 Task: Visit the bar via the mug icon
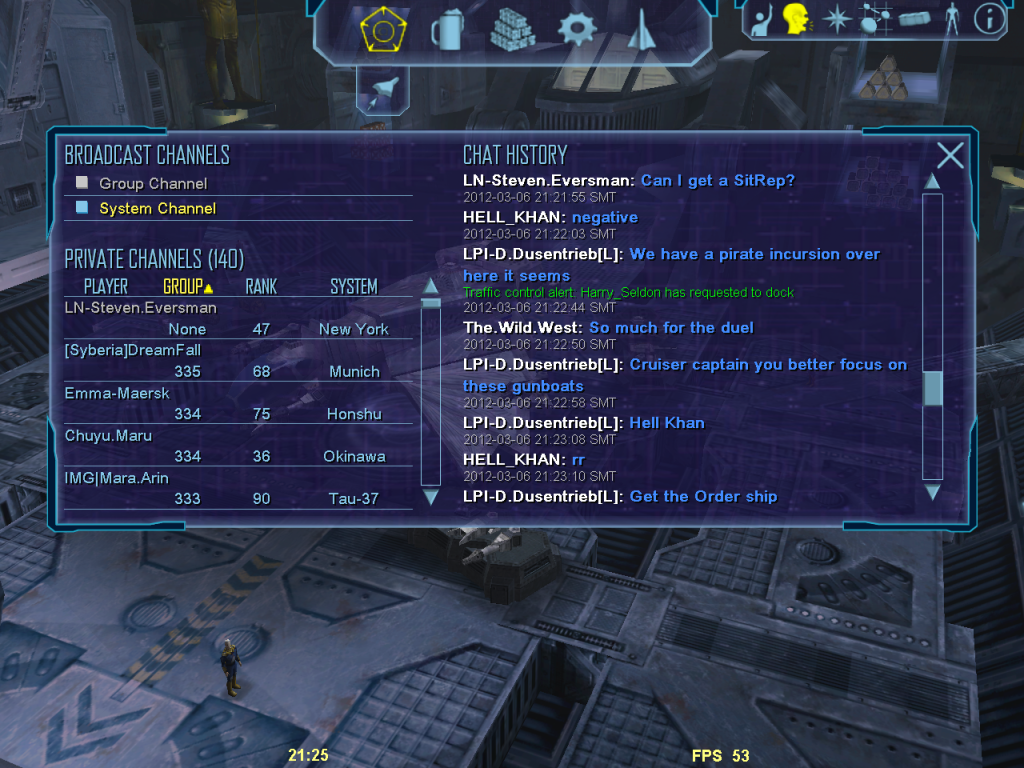click(445, 31)
